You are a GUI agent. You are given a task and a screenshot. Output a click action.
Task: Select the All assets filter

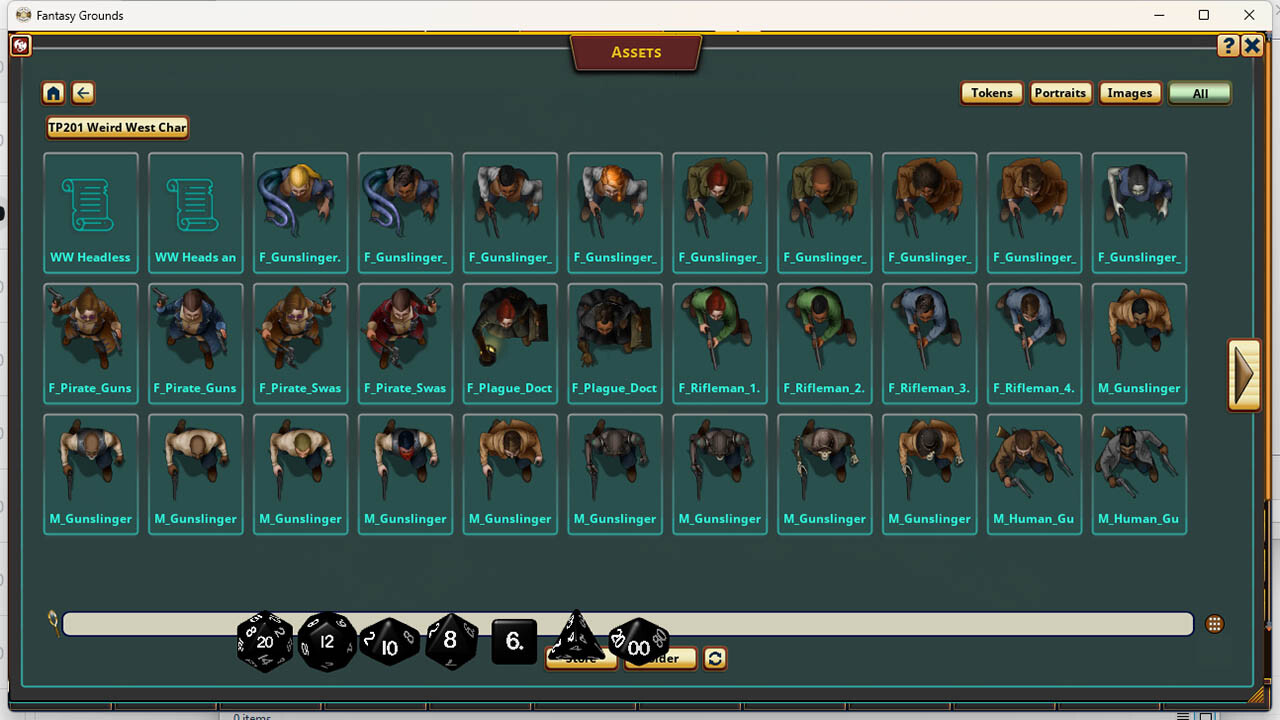pos(1199,92)
